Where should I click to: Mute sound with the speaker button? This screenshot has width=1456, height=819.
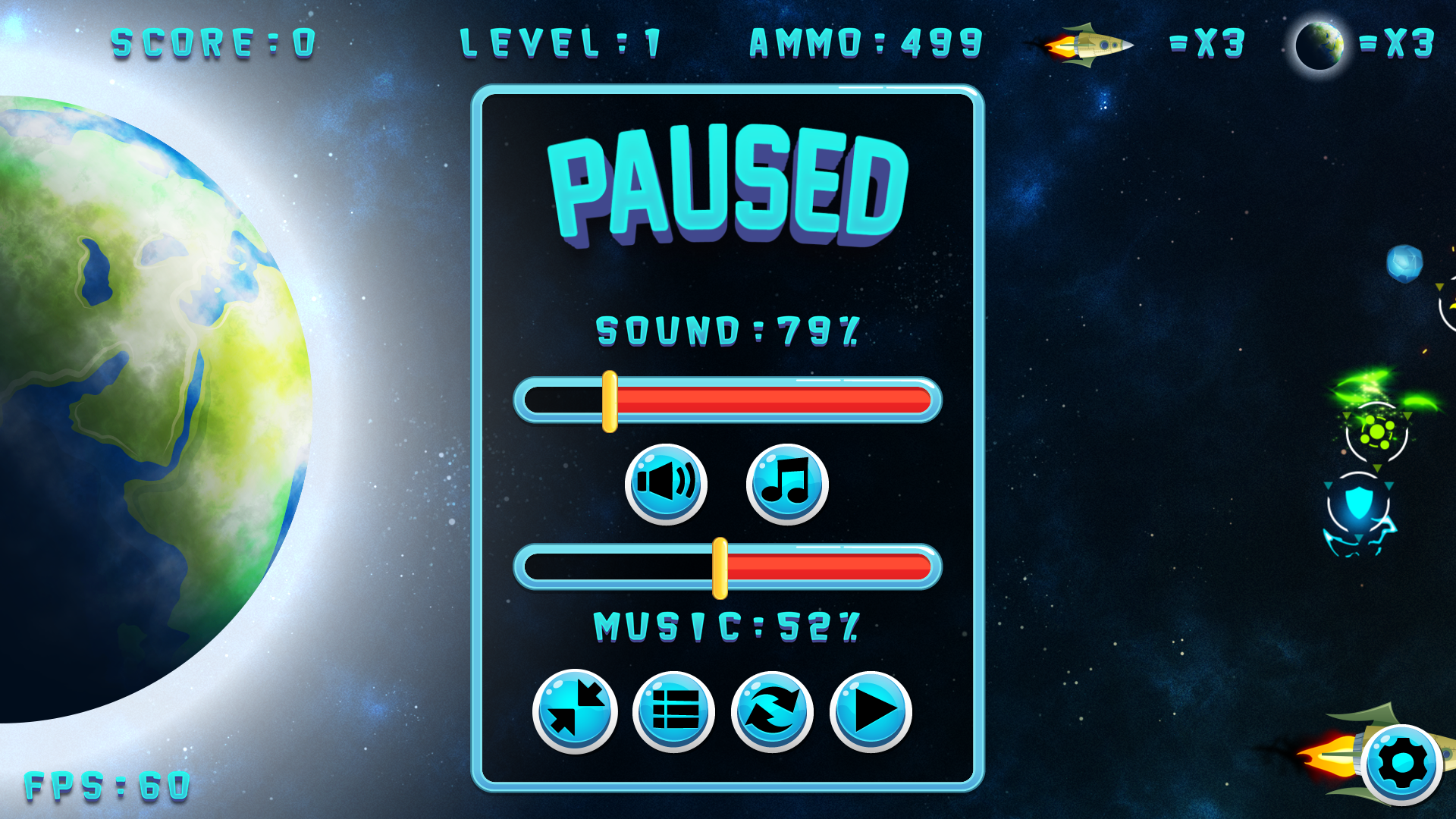[666, 484]
